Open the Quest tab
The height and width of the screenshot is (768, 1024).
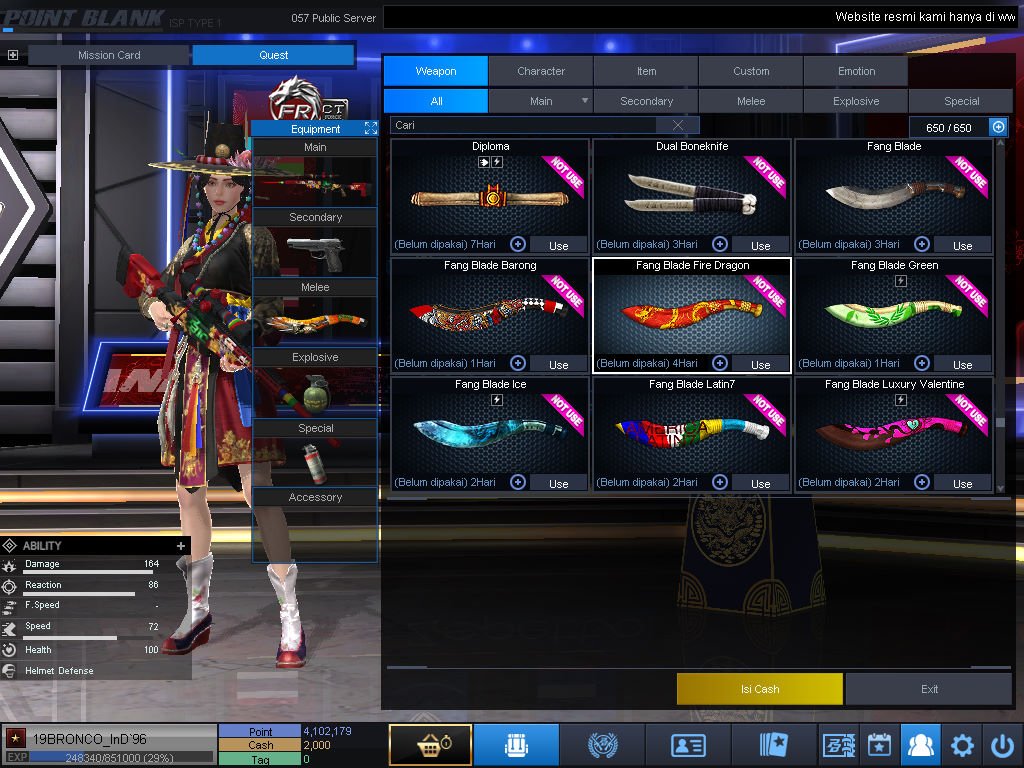(x=273, y=55)
